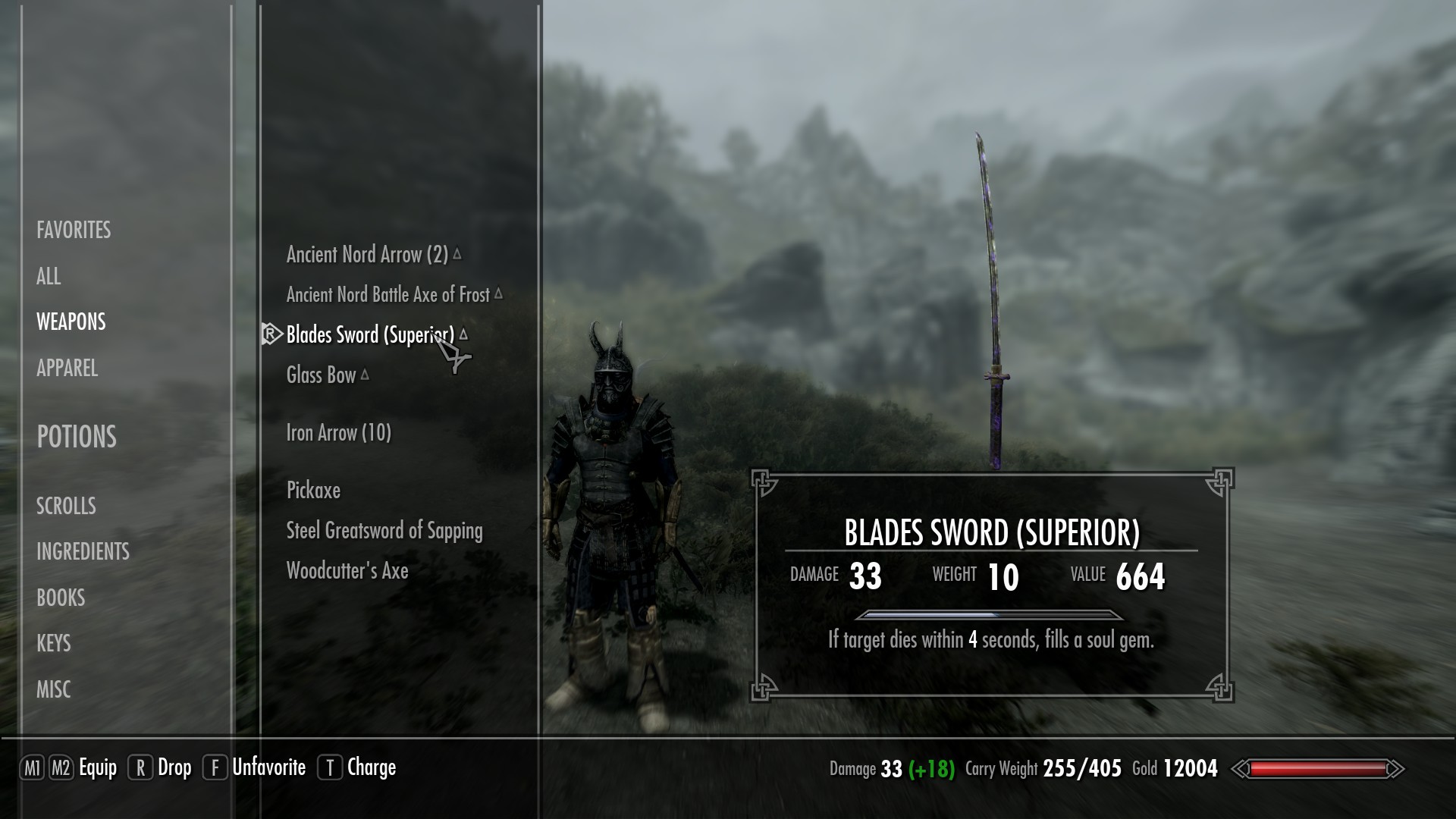1456x819 pixels.
Task: Click the M2 key icon in bottom bar
Action: click(x=63, y=767)
